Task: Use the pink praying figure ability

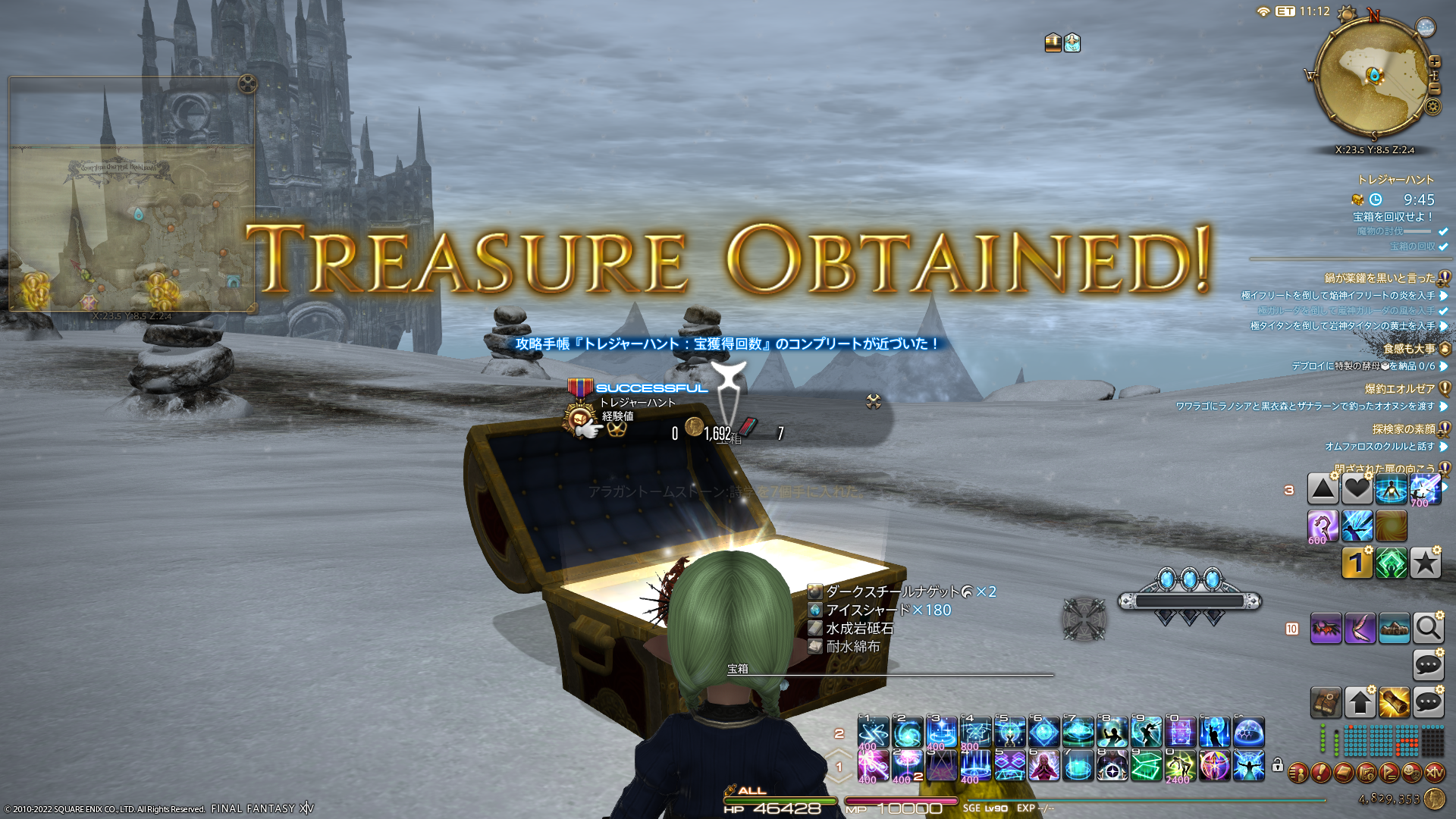Action: (1043, 766)
